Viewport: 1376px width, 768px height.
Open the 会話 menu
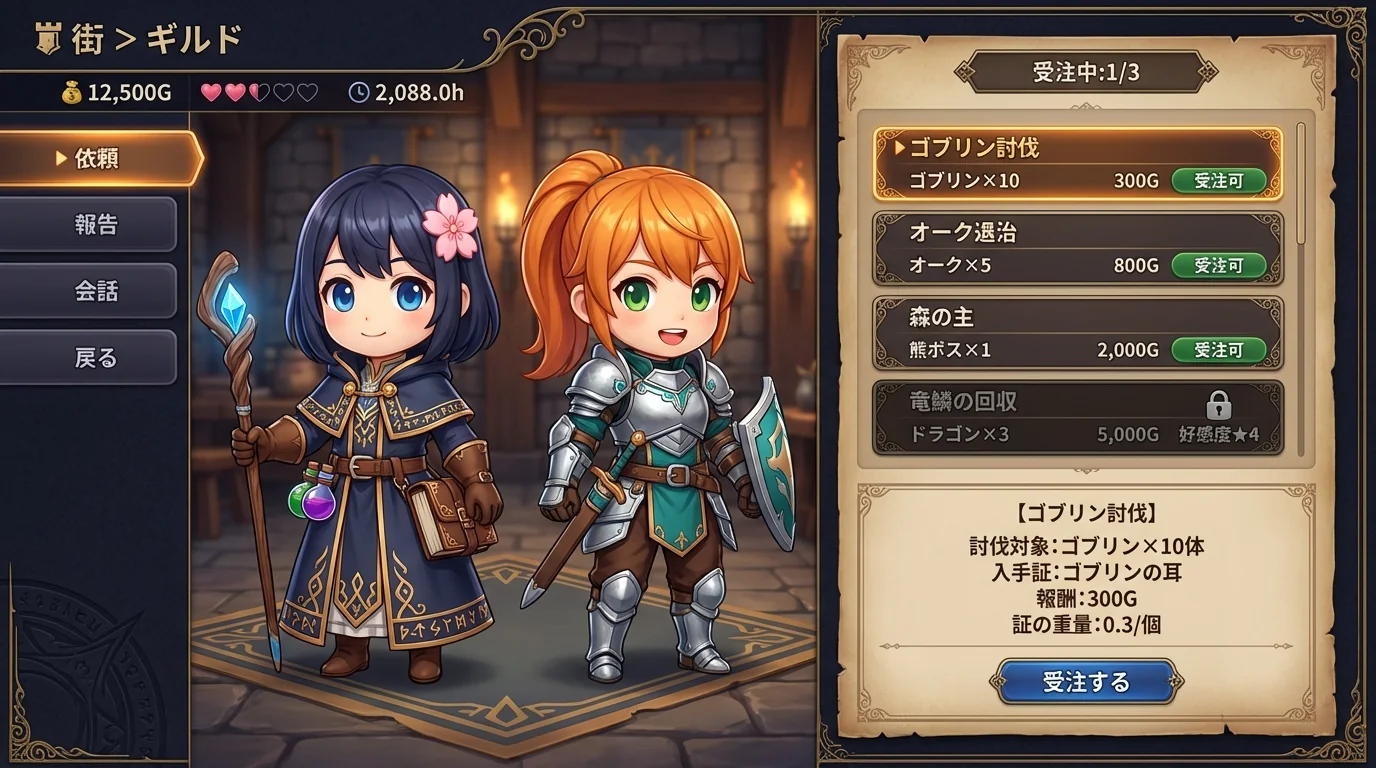(x=88, y=290)
